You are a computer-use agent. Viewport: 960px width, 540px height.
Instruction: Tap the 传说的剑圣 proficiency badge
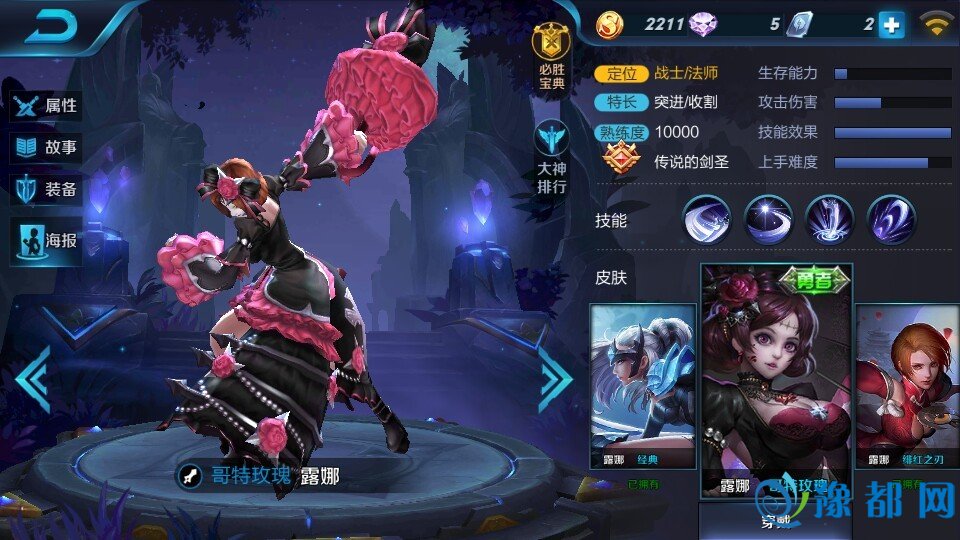click(x=621, y=160)
